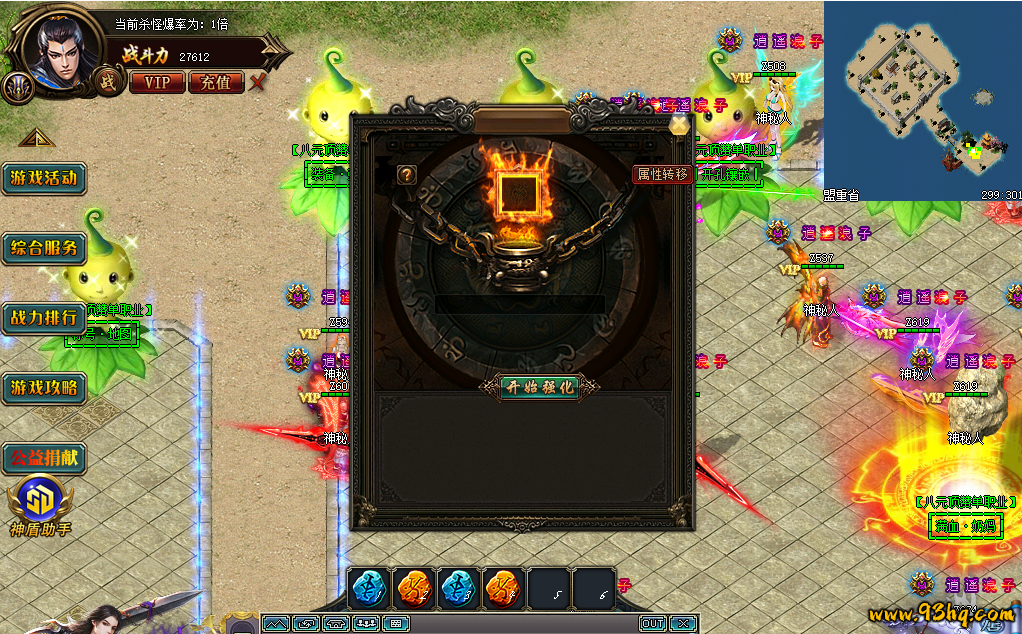Click the 开始强化 start enhancement button
The width and height of the screenshot is (1022, 634).
pos(540,387)
